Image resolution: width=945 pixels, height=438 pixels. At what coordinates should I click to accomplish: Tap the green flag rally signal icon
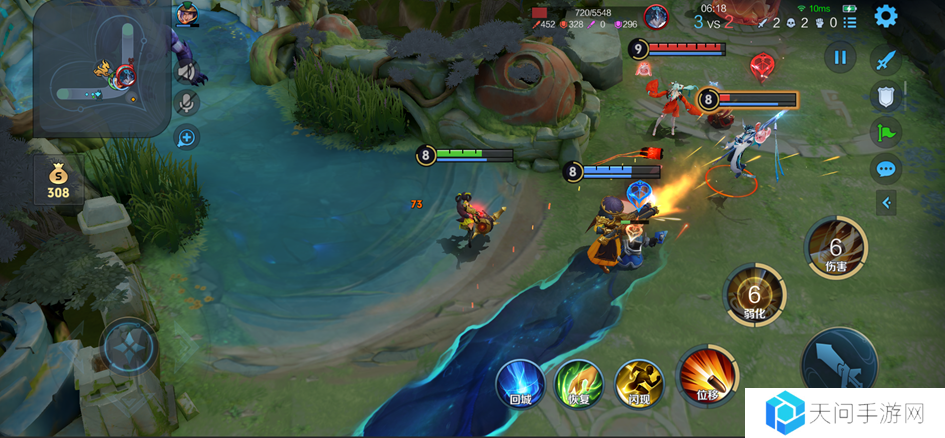click(885, 132)
